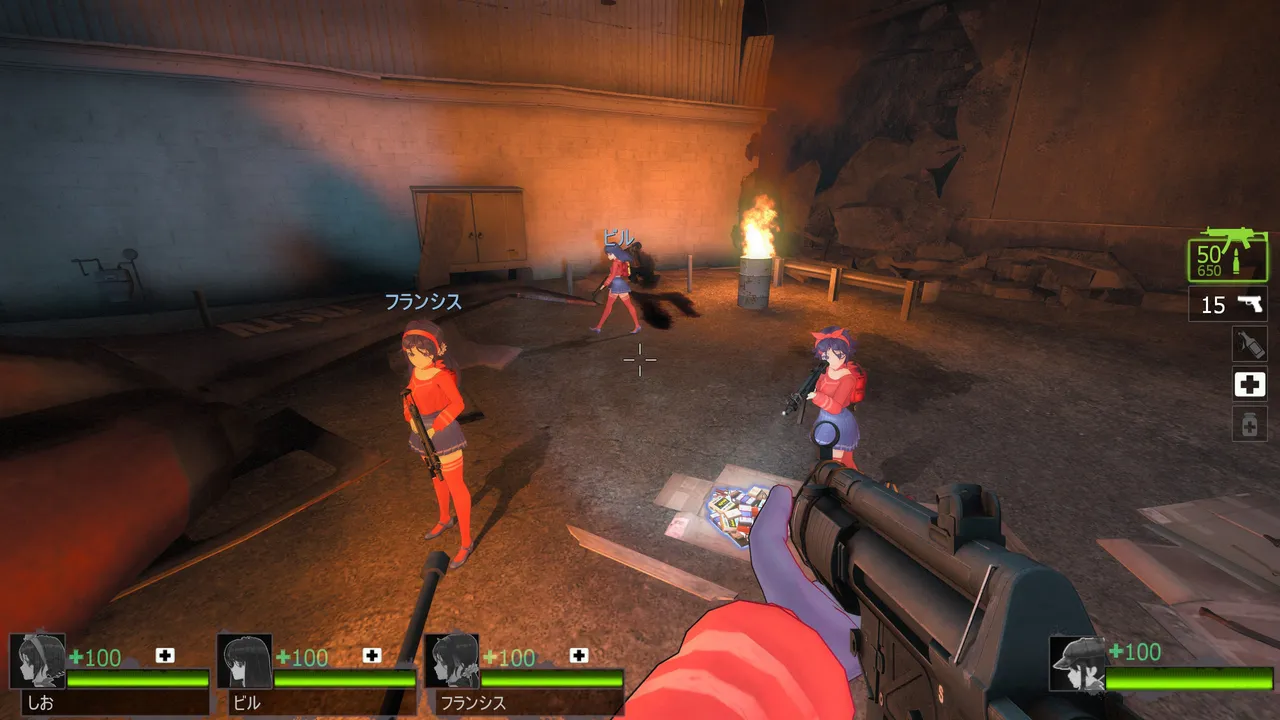1280x720 pixels.
Task: Click your own unnamed survivor portrait
Action: [x=1077, y=664]
